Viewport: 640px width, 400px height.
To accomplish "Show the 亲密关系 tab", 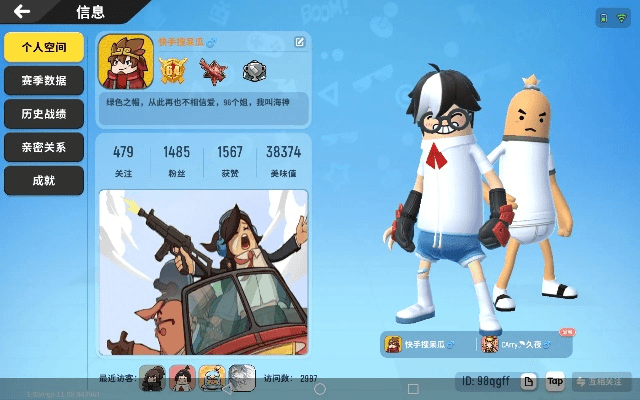I will [43, 147].
